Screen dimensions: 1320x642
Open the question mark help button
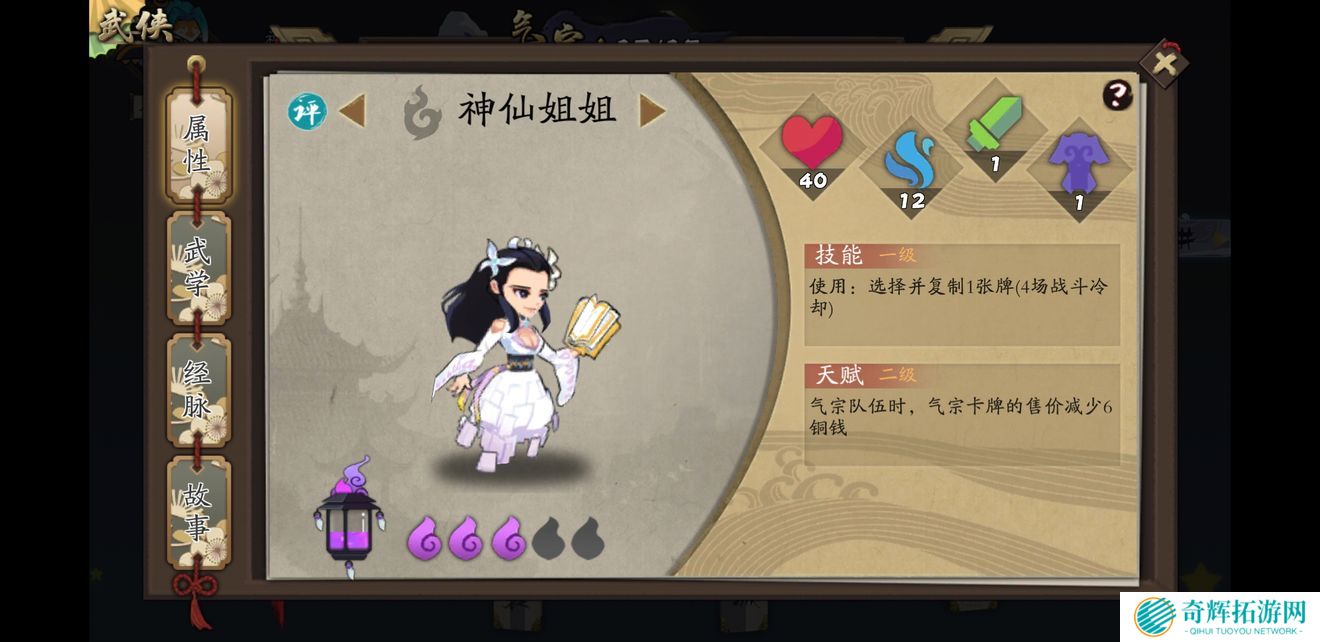(x=1117, y=95)
